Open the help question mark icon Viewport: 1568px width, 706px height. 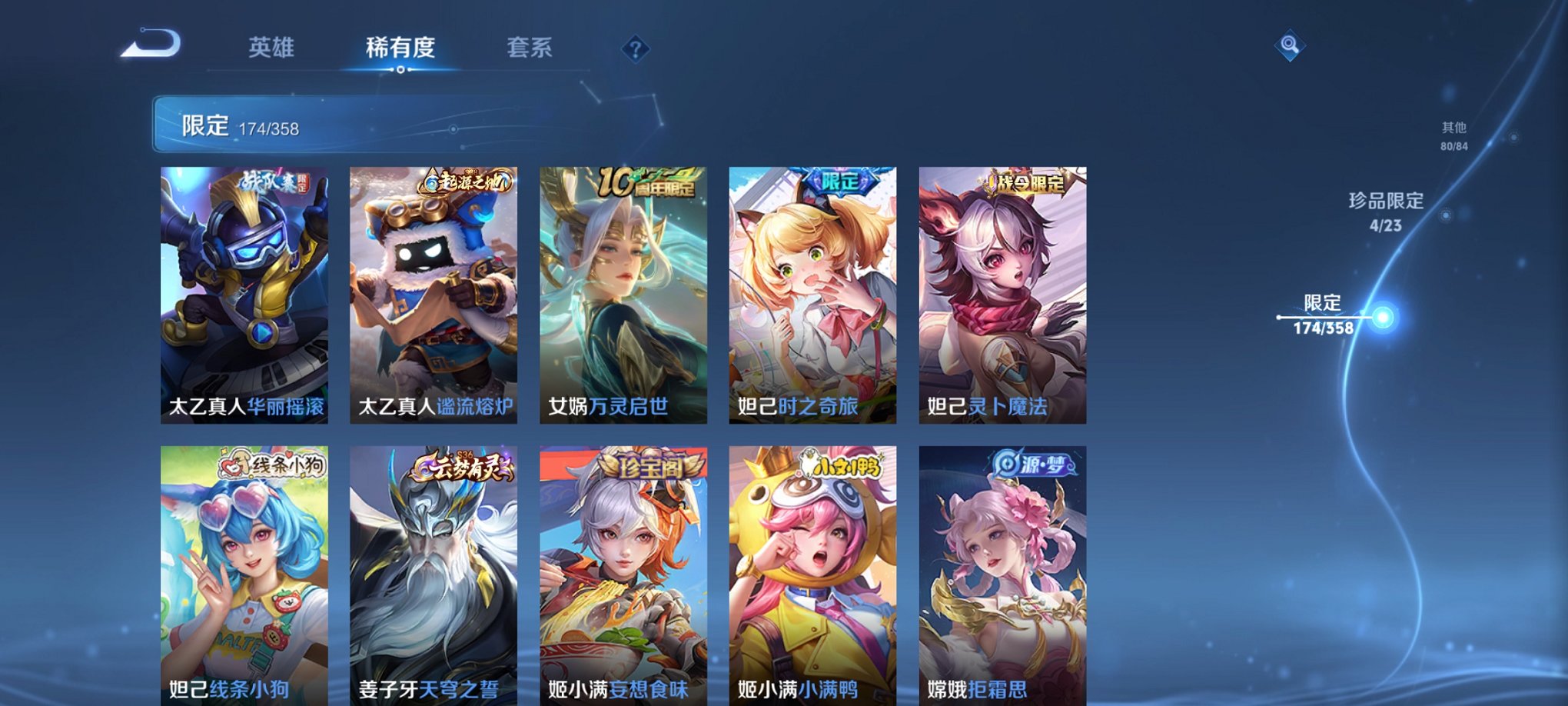633,48
